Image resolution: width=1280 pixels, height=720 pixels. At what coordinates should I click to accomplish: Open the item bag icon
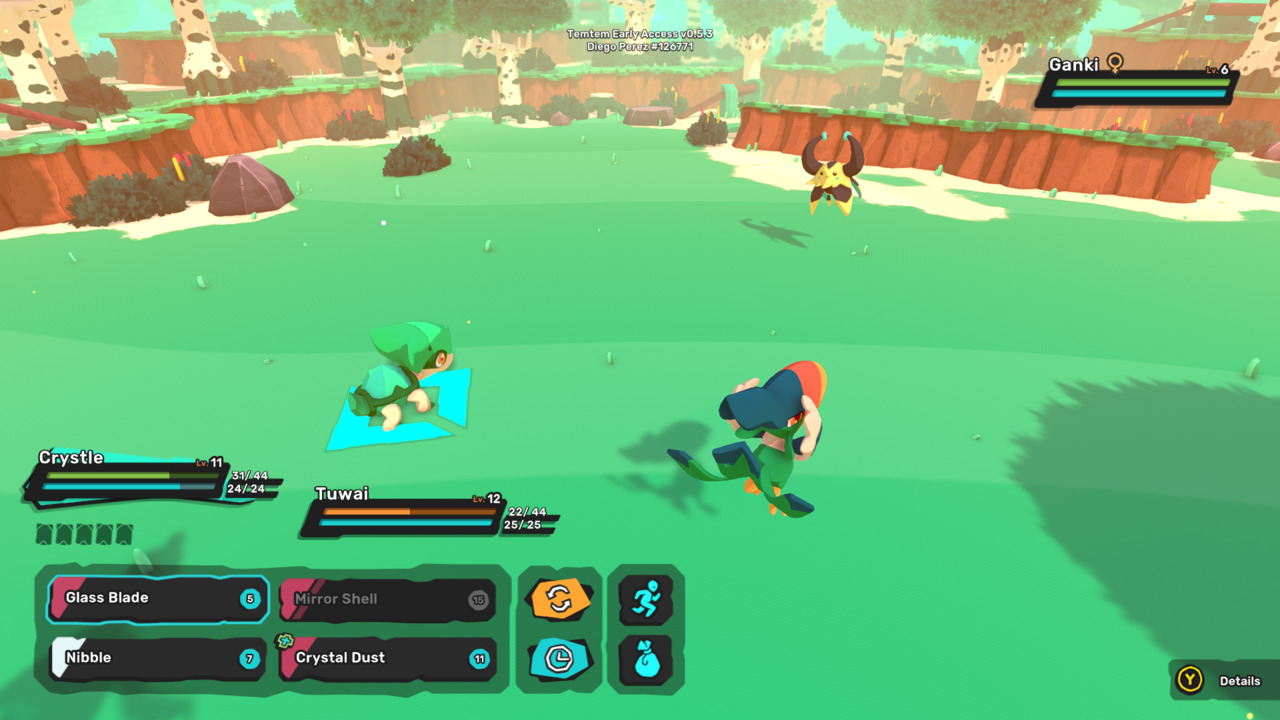coord(646,660)
